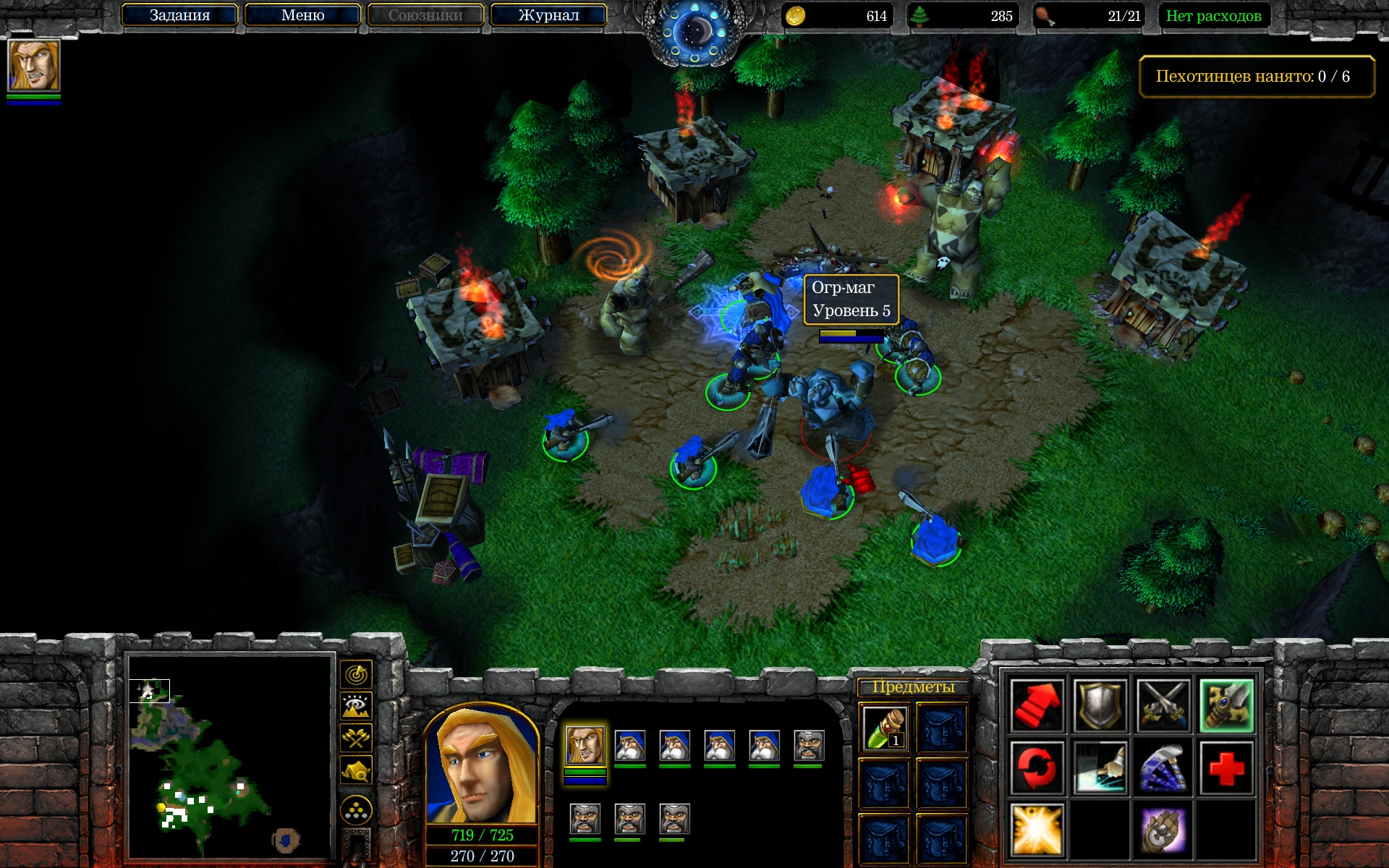Click the eye-over-terrain minimap icon

(356, 706)
